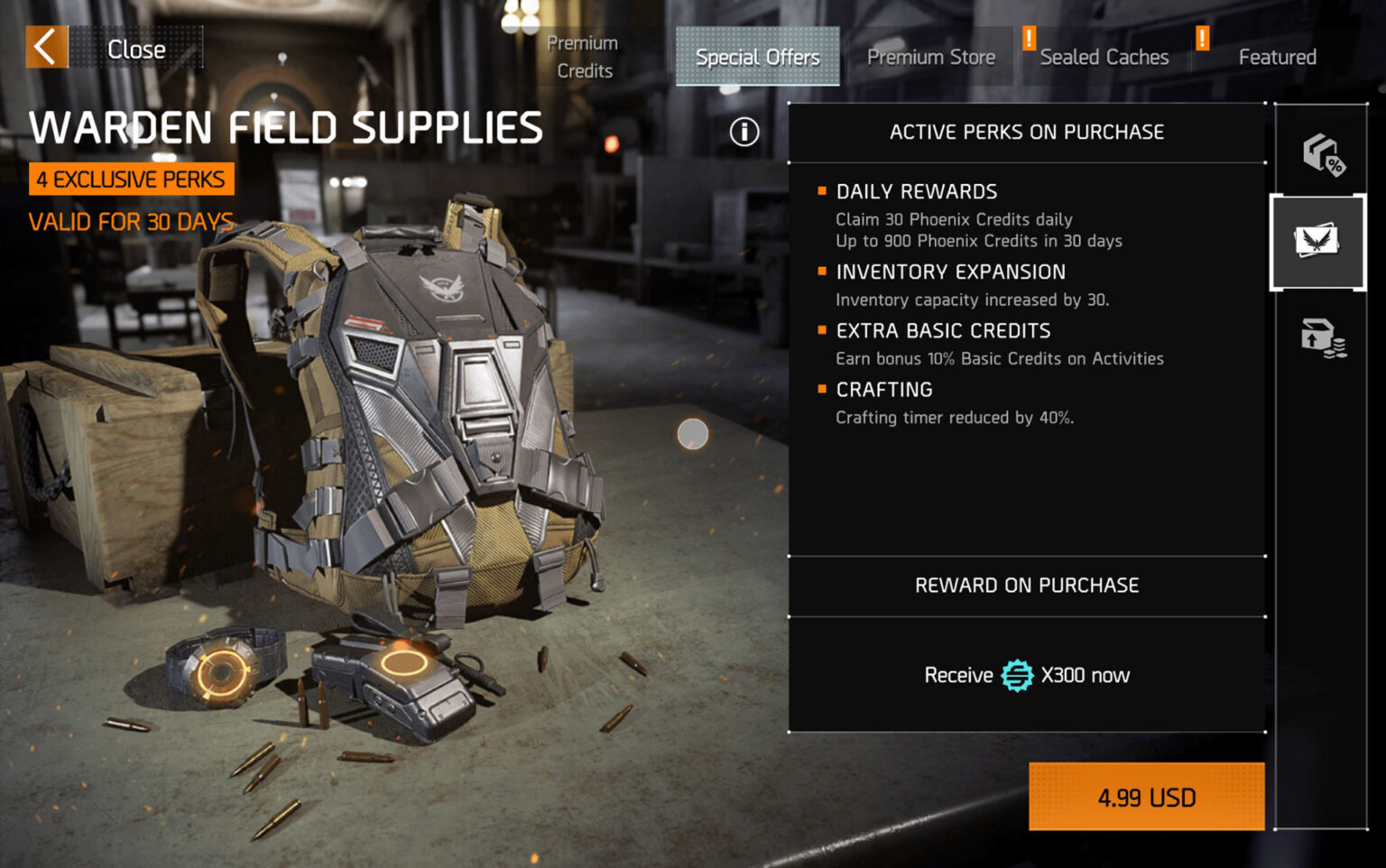This screenshot has width=1386, height=868.
Task: Switch to the Featured tab
Action: (x=1277, y=56)
